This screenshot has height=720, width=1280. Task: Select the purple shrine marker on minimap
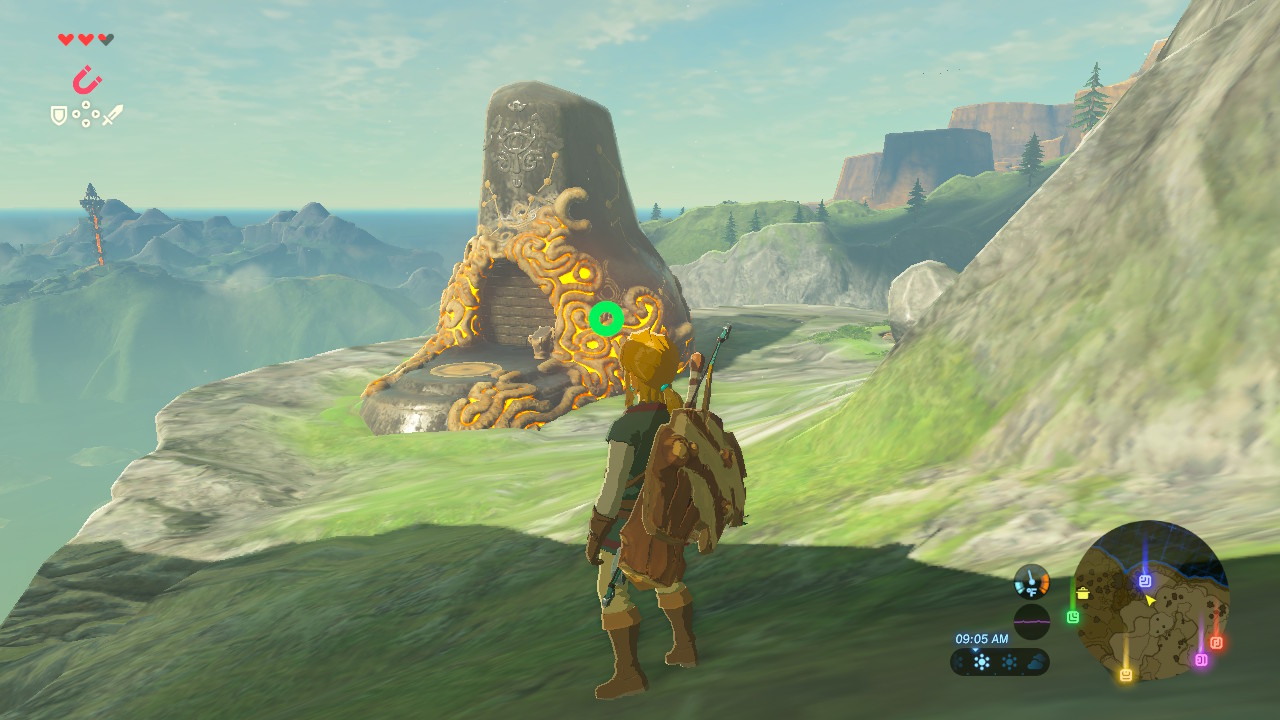point(1201,659)
